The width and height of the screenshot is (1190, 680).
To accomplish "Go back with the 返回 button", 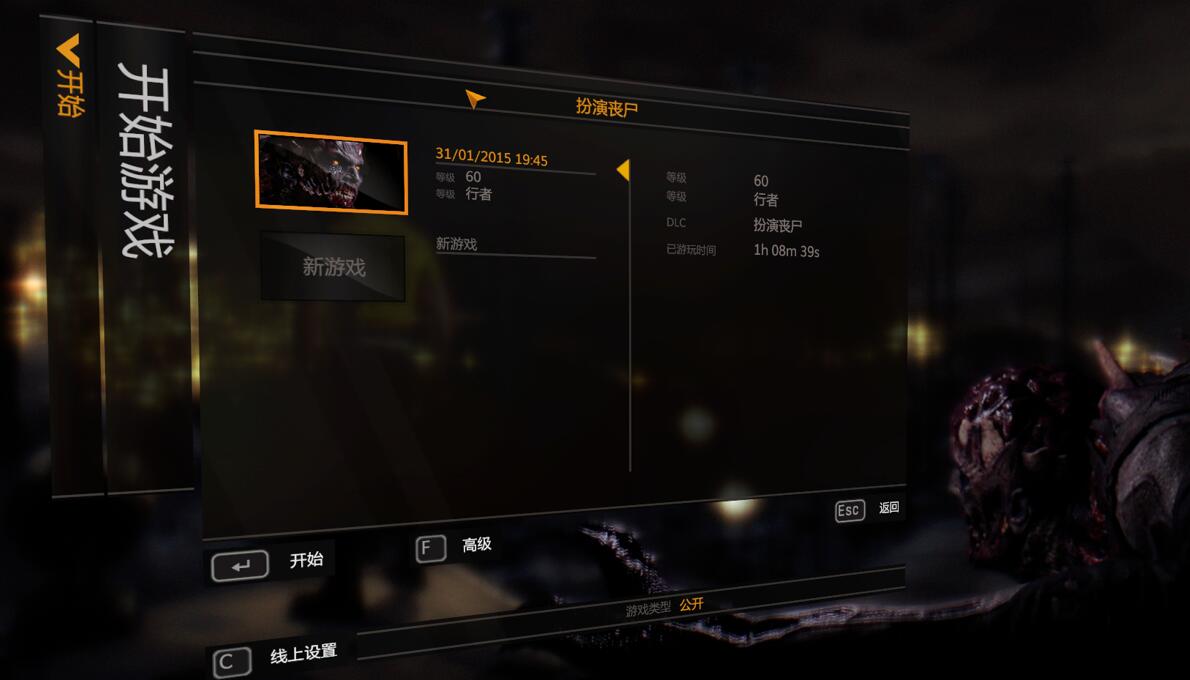I will click(867, 509).
